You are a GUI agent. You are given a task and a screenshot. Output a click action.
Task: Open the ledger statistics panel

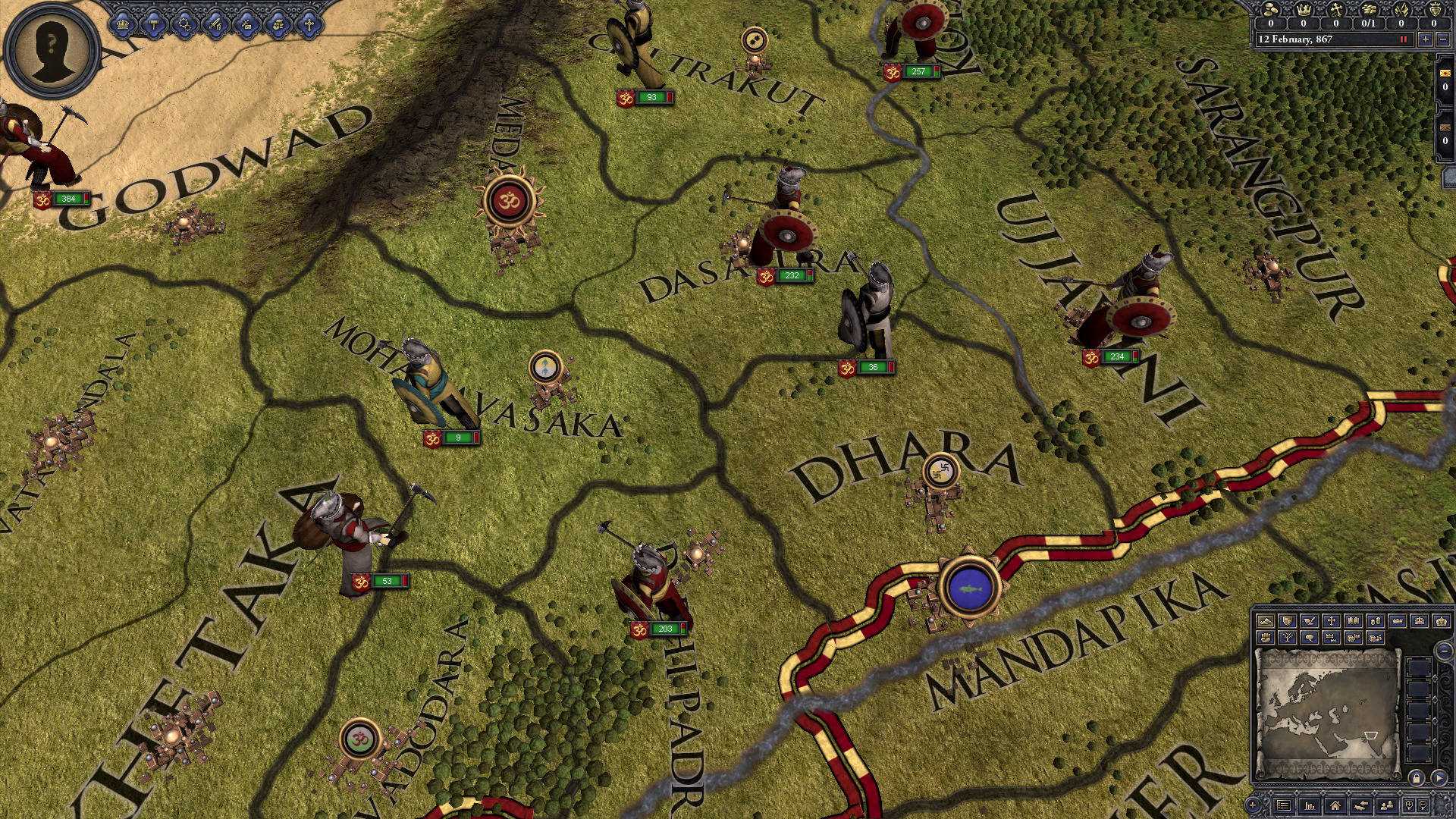coord(1309,805)
